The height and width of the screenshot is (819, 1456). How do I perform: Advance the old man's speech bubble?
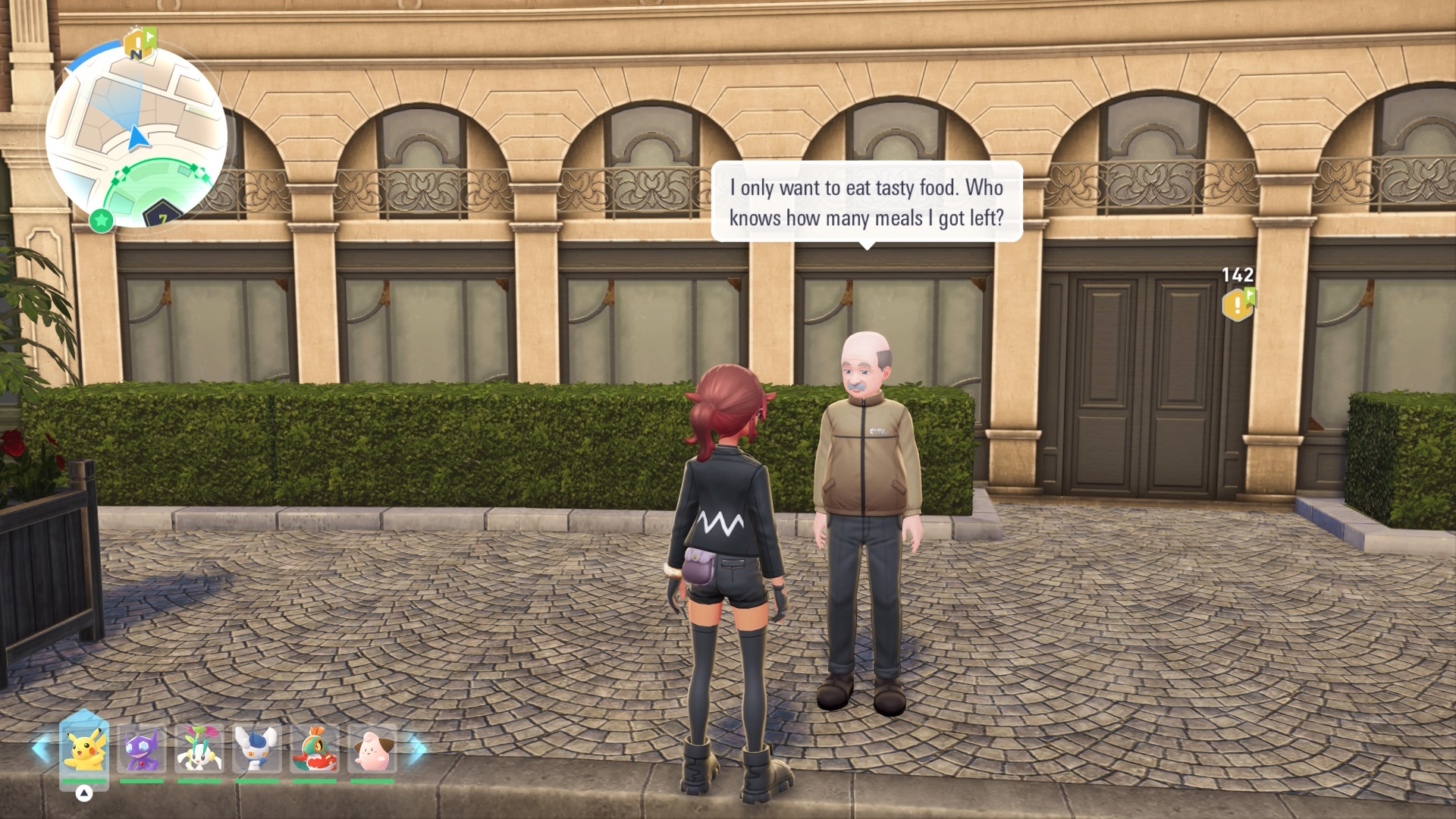point(867,202)
